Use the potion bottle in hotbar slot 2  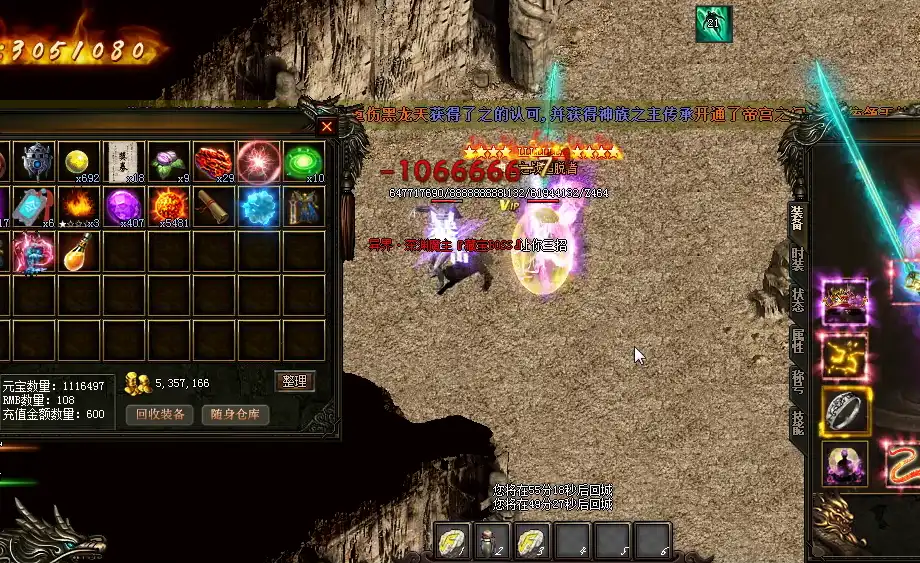490,541
